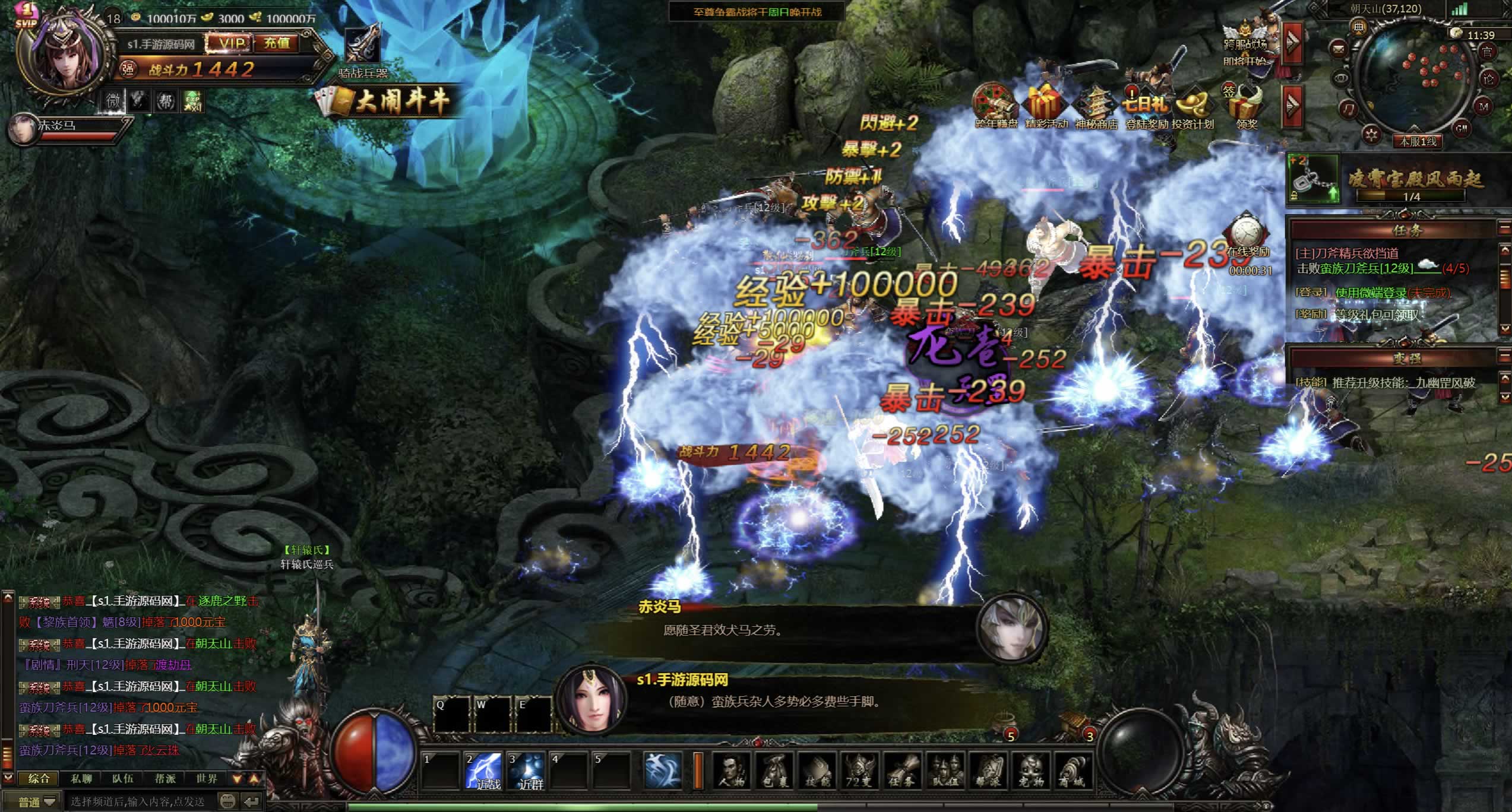Switch chat to the 世界 tab
The width and height of the screenshot is (1512, 812).
pyautogui.click(x=207, y=778)
